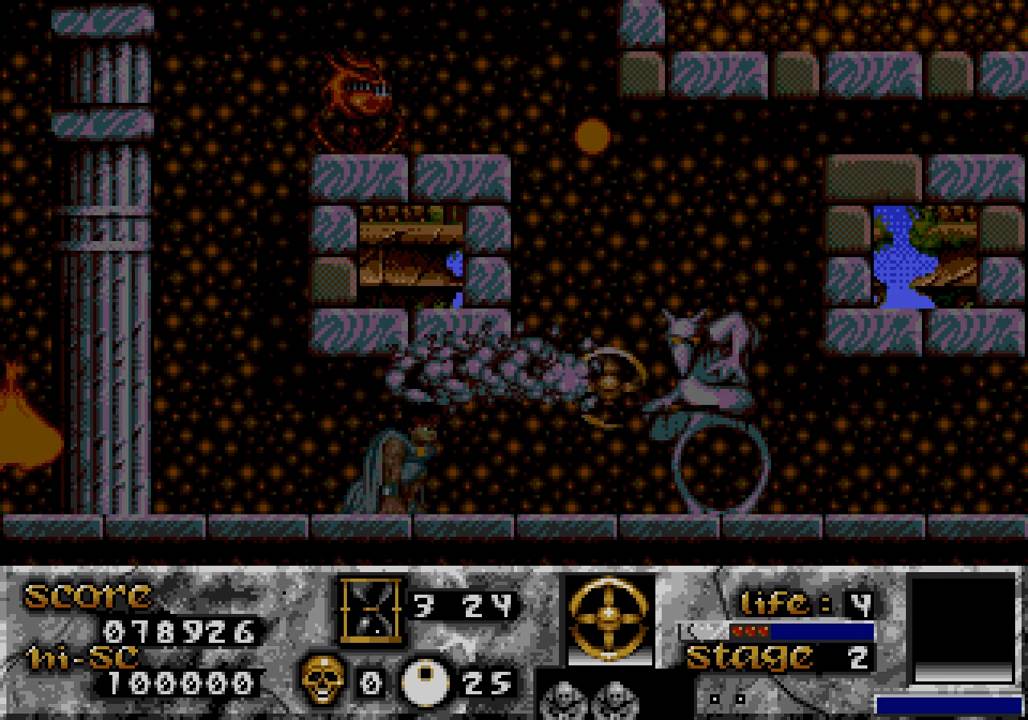Select the golden ring weapon icon
This screenshot has height=720, width=1028.
coord(609,619)
